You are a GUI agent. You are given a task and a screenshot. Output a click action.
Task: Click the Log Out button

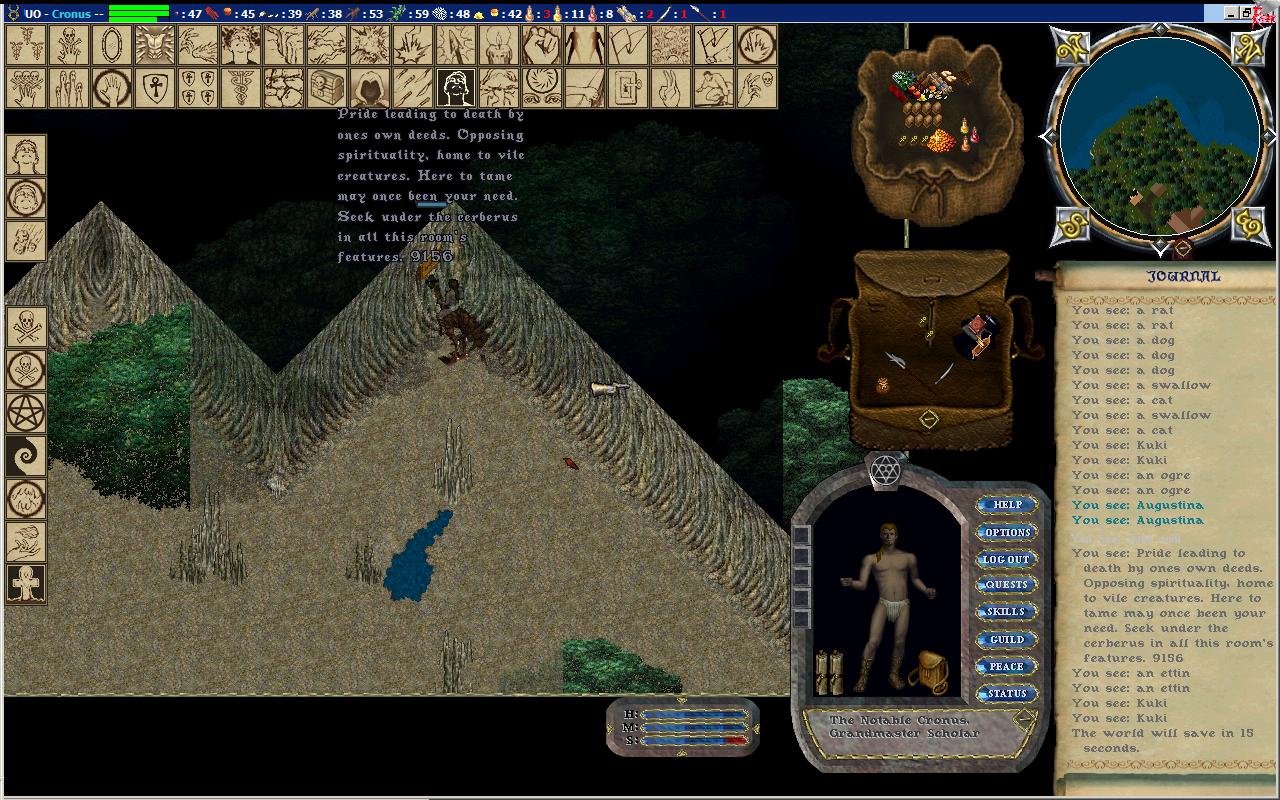point(1006,559)
